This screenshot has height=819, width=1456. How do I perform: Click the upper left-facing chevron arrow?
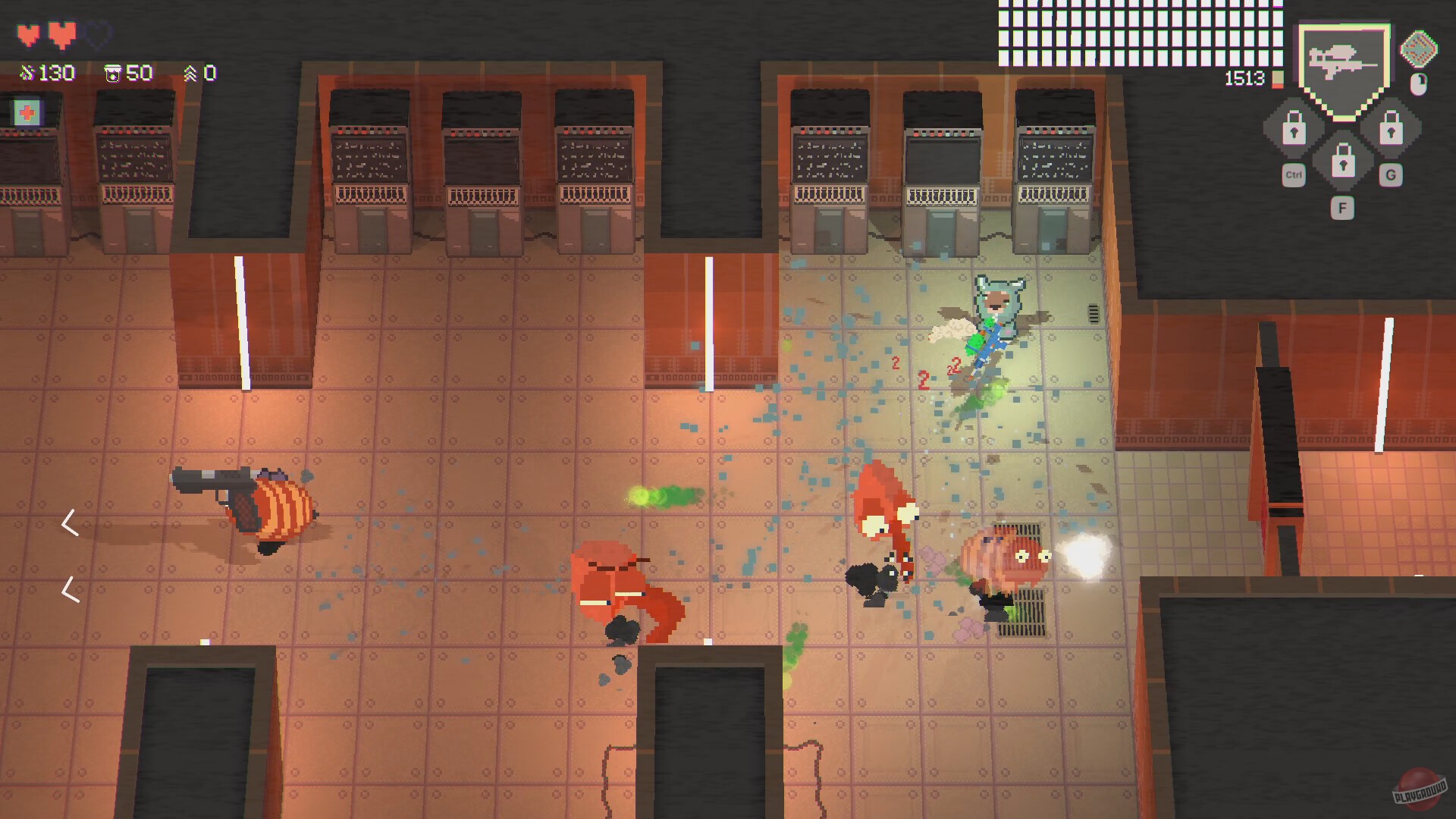coord(71,523)
